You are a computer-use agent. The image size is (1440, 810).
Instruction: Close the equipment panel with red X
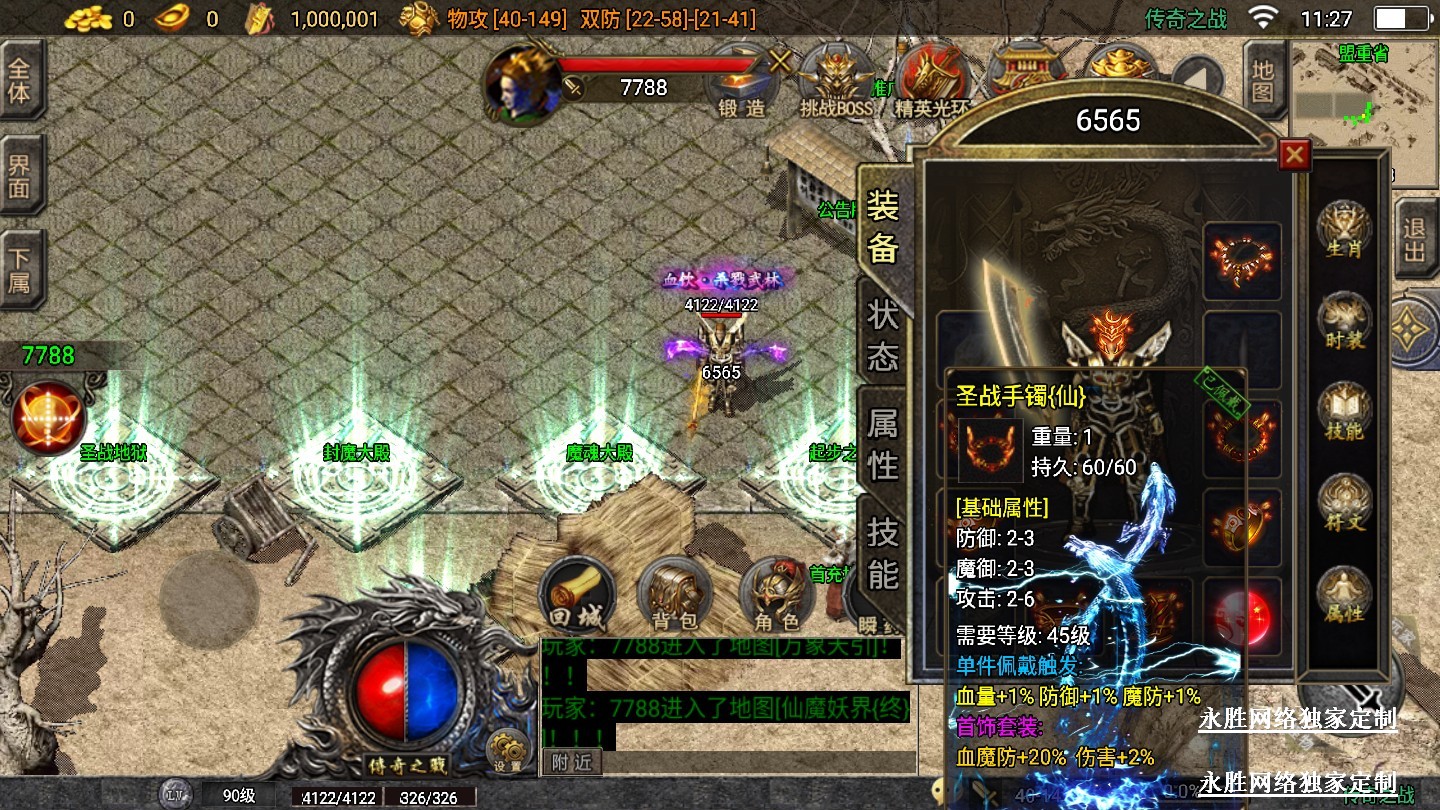click(x=1295, y=155)
